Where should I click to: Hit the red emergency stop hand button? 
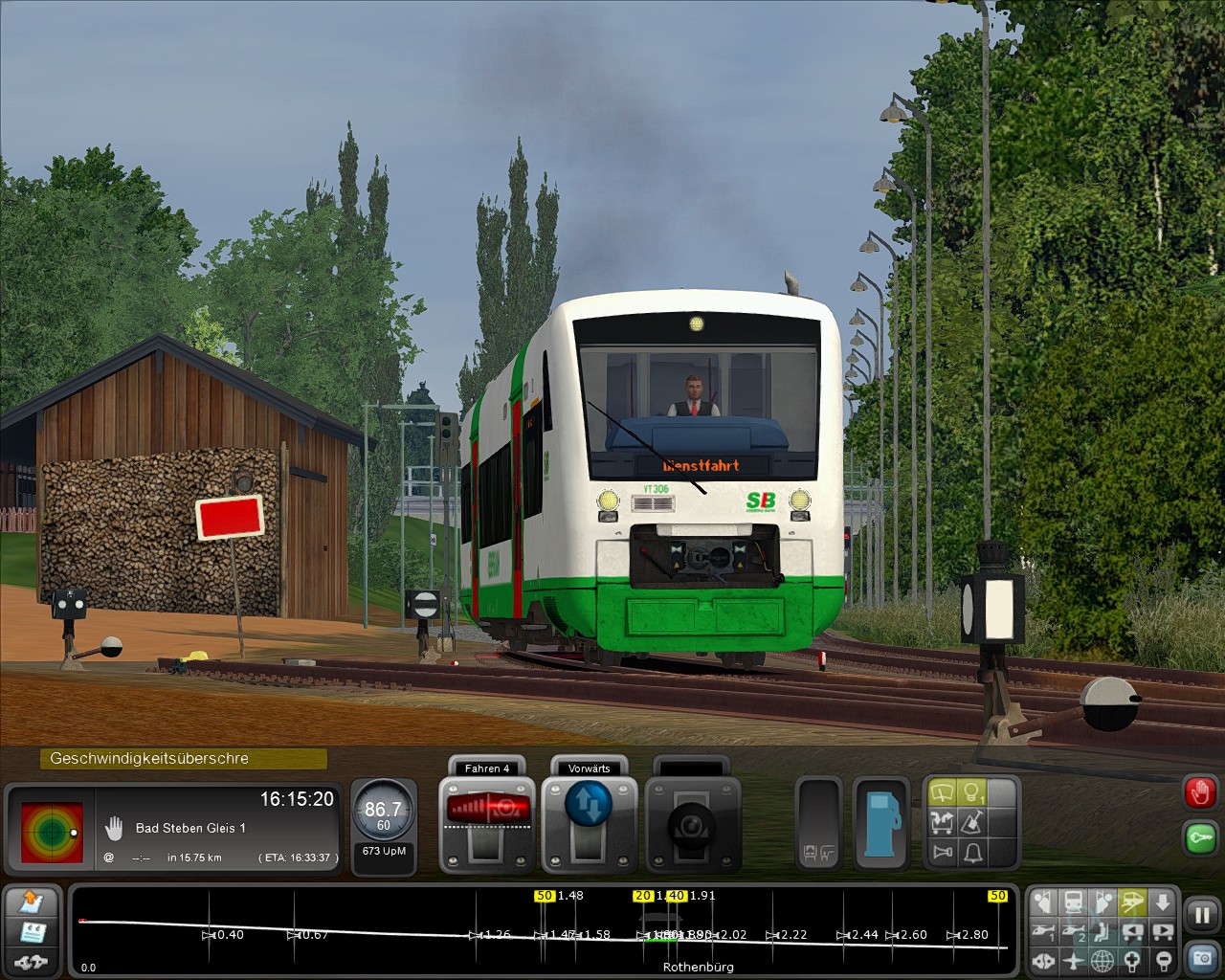(x=1200, y=792)
